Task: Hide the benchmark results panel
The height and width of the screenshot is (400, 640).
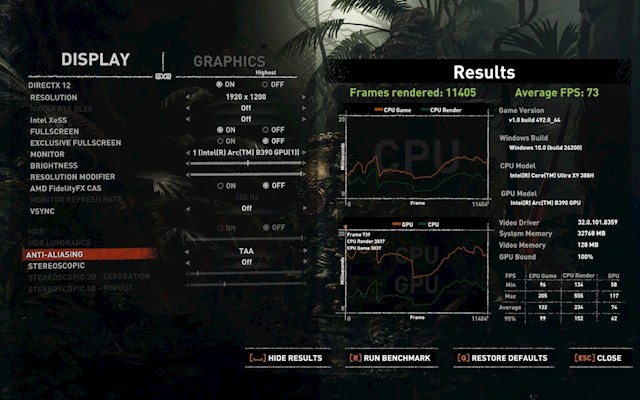Action: 285,357
